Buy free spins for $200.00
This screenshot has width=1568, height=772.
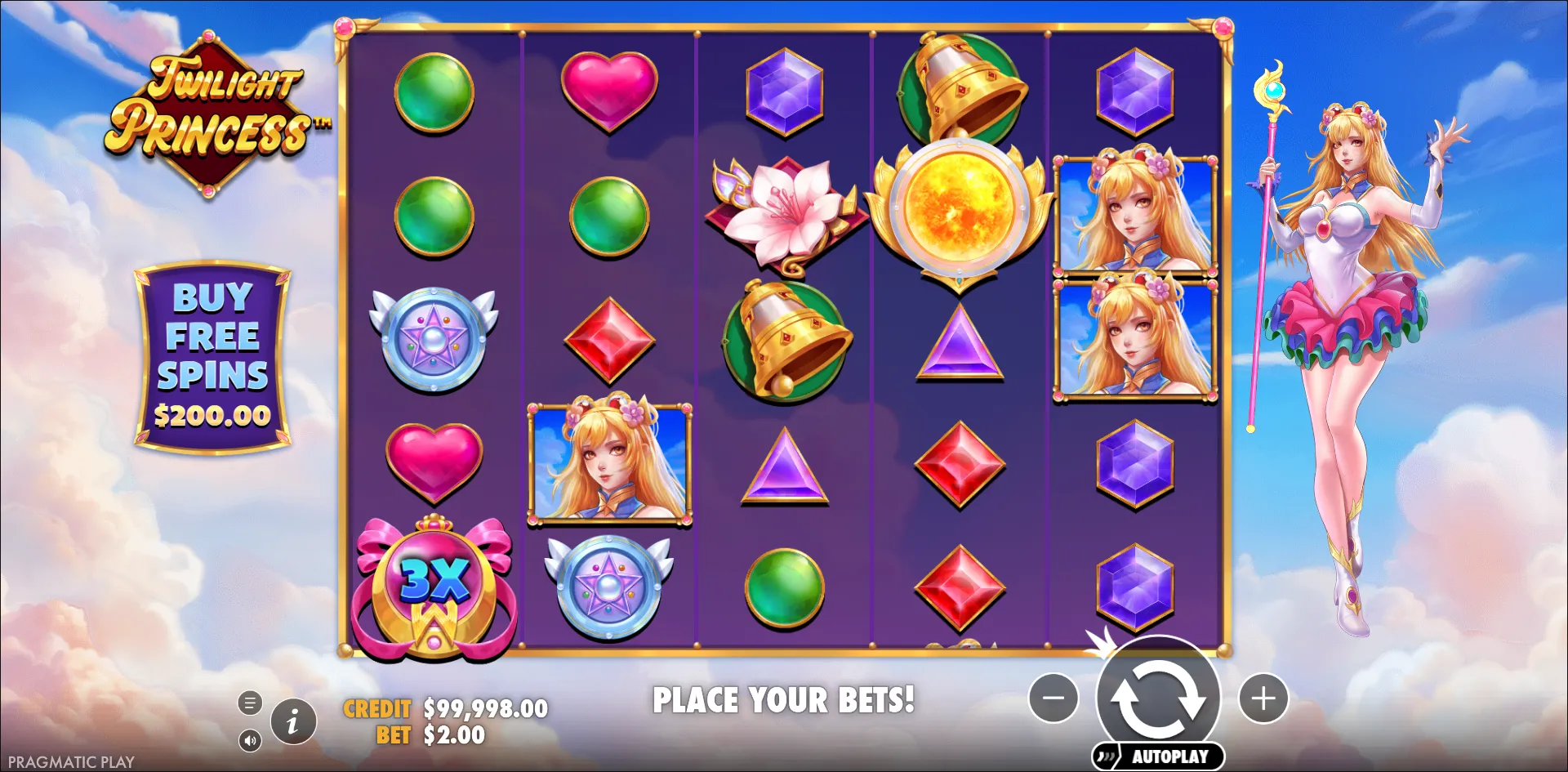point(212,357)
